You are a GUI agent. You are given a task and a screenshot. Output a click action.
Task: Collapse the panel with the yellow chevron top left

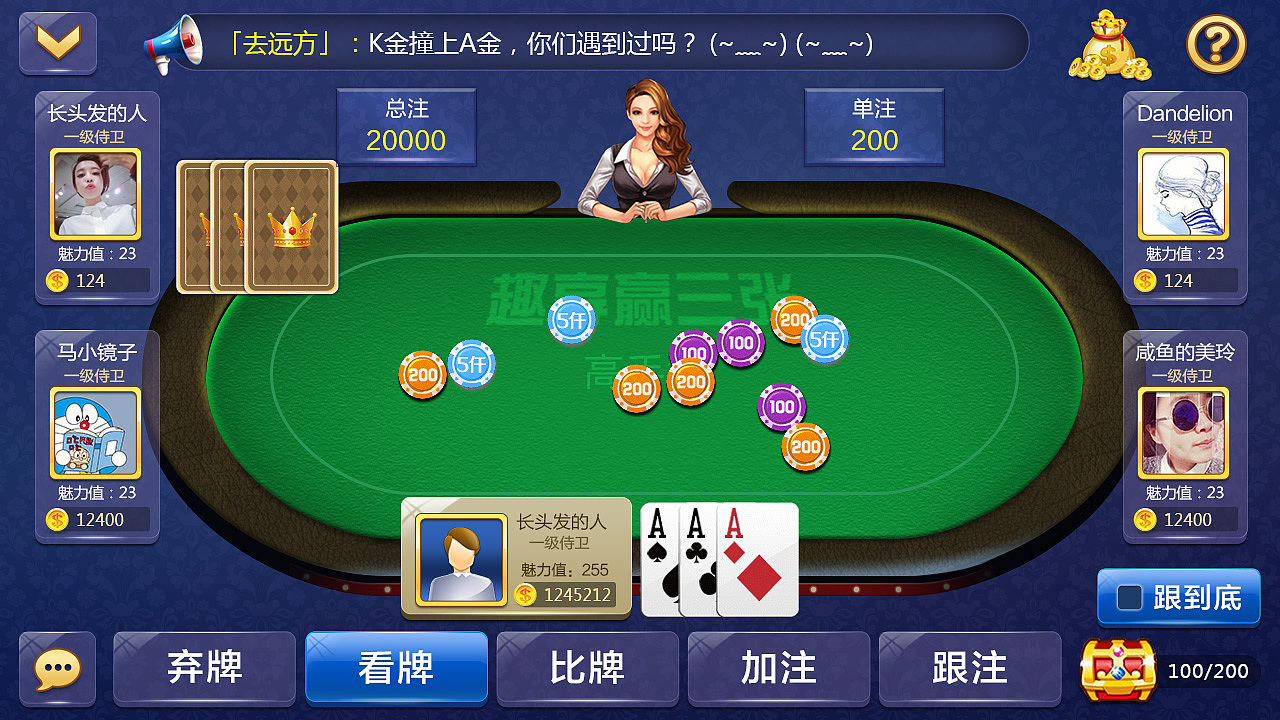tap(57, 42)
